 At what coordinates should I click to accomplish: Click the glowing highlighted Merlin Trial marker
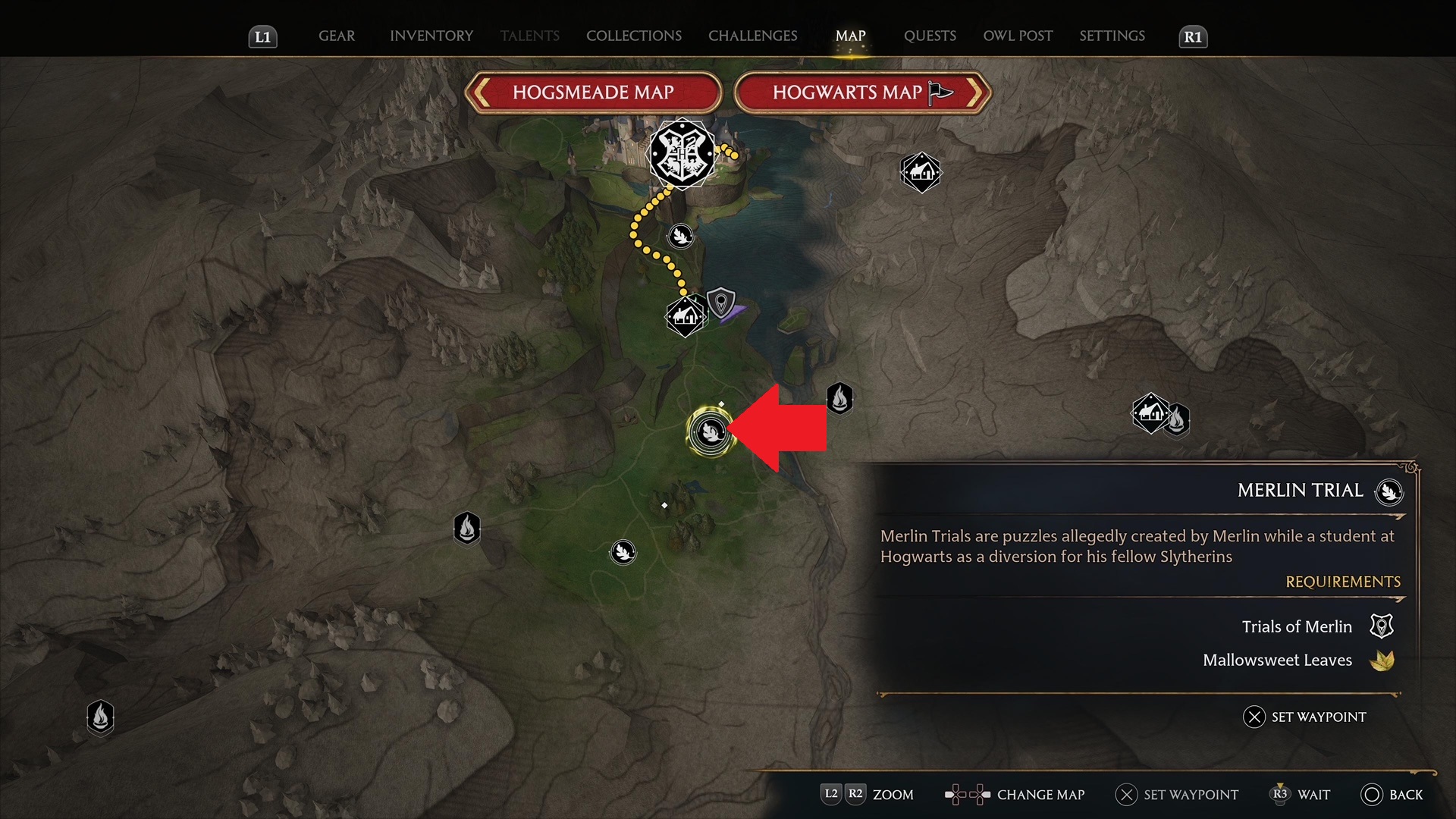point(711,432)
